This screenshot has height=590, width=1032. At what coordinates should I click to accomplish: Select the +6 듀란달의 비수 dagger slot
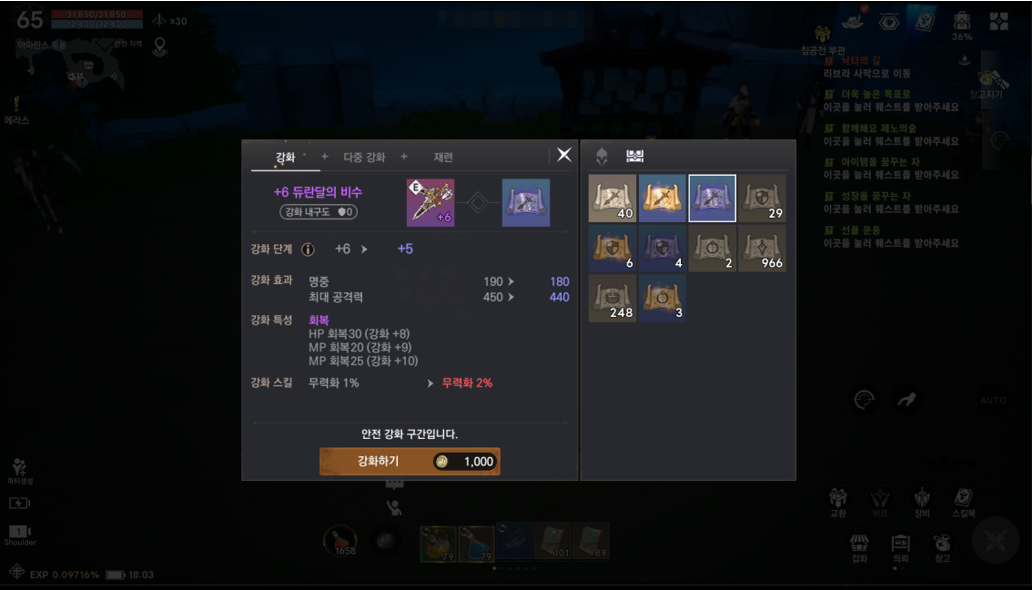(x=430, y=203)
